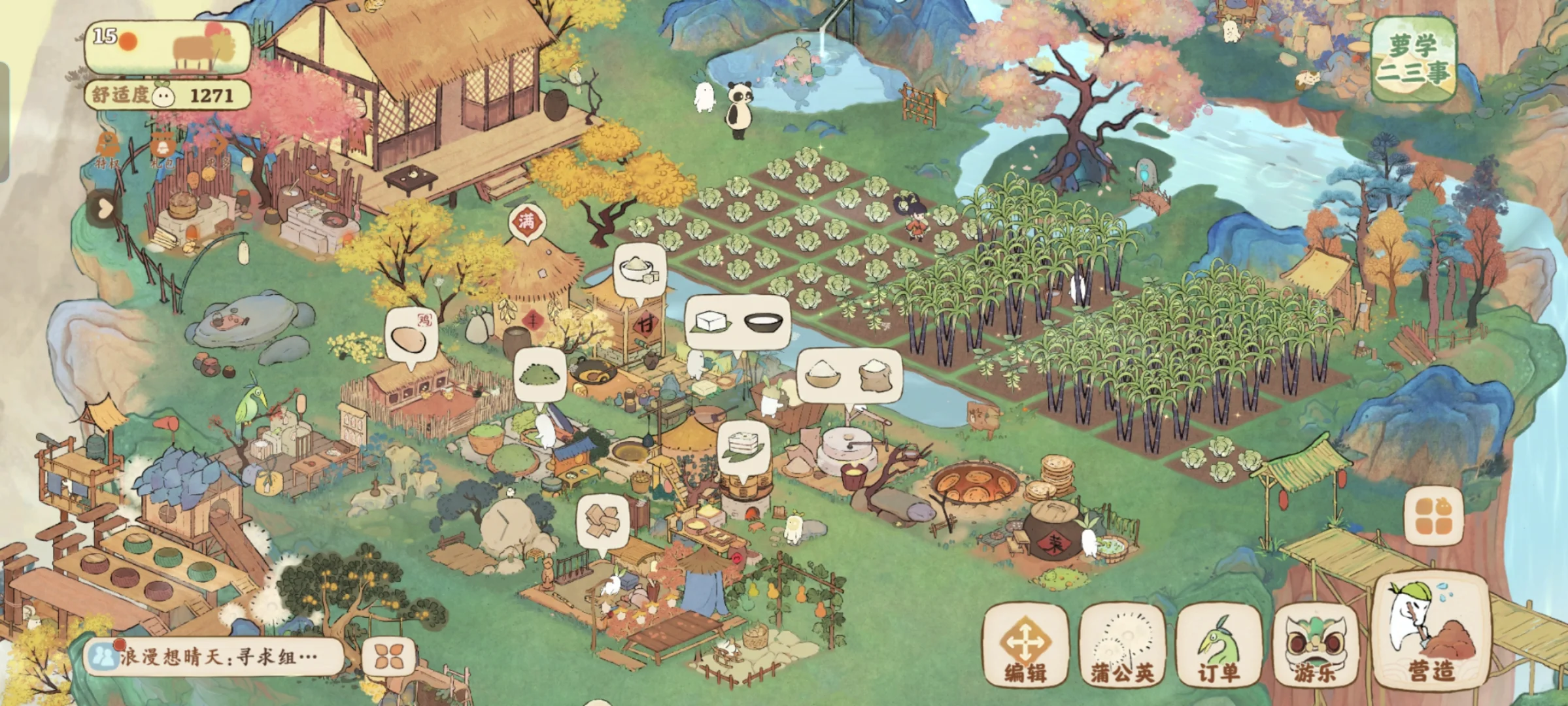Collect the tofu and bowl bubble

point(738,322)
